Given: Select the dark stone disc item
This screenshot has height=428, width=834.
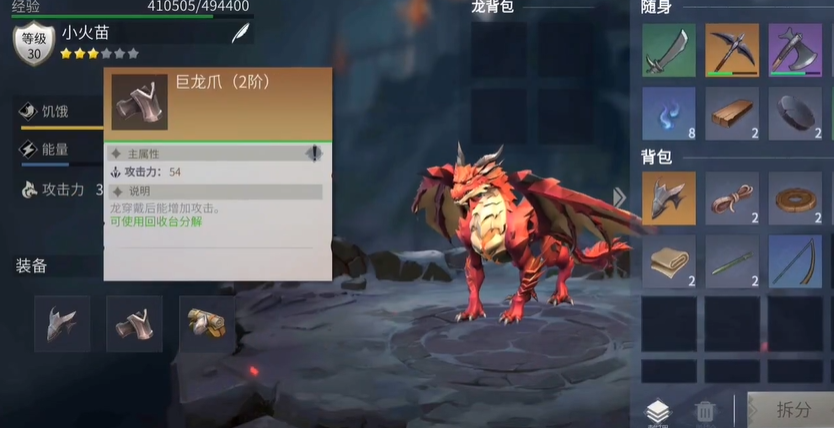Looking at the screenshot, I should 796,113.
